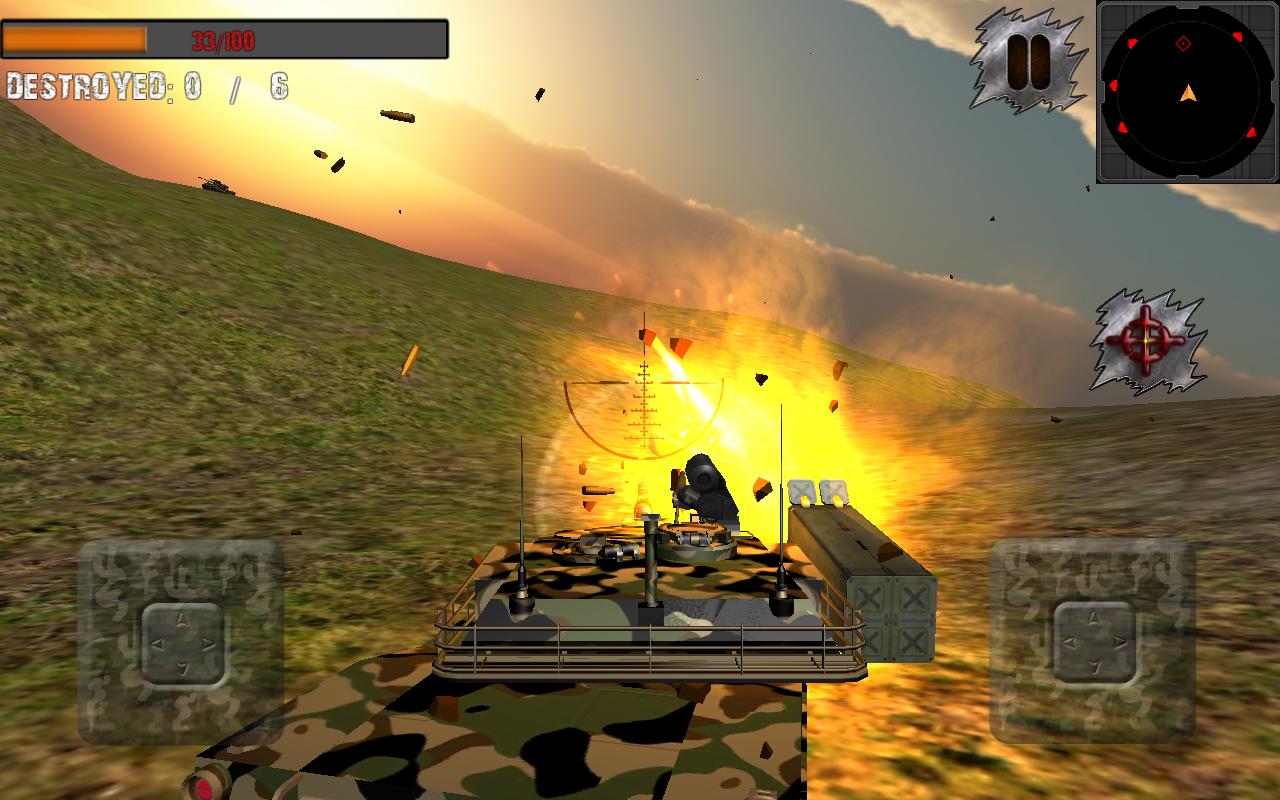
Task: Tap the orange player arrow on the radar
Action: 1186,92
